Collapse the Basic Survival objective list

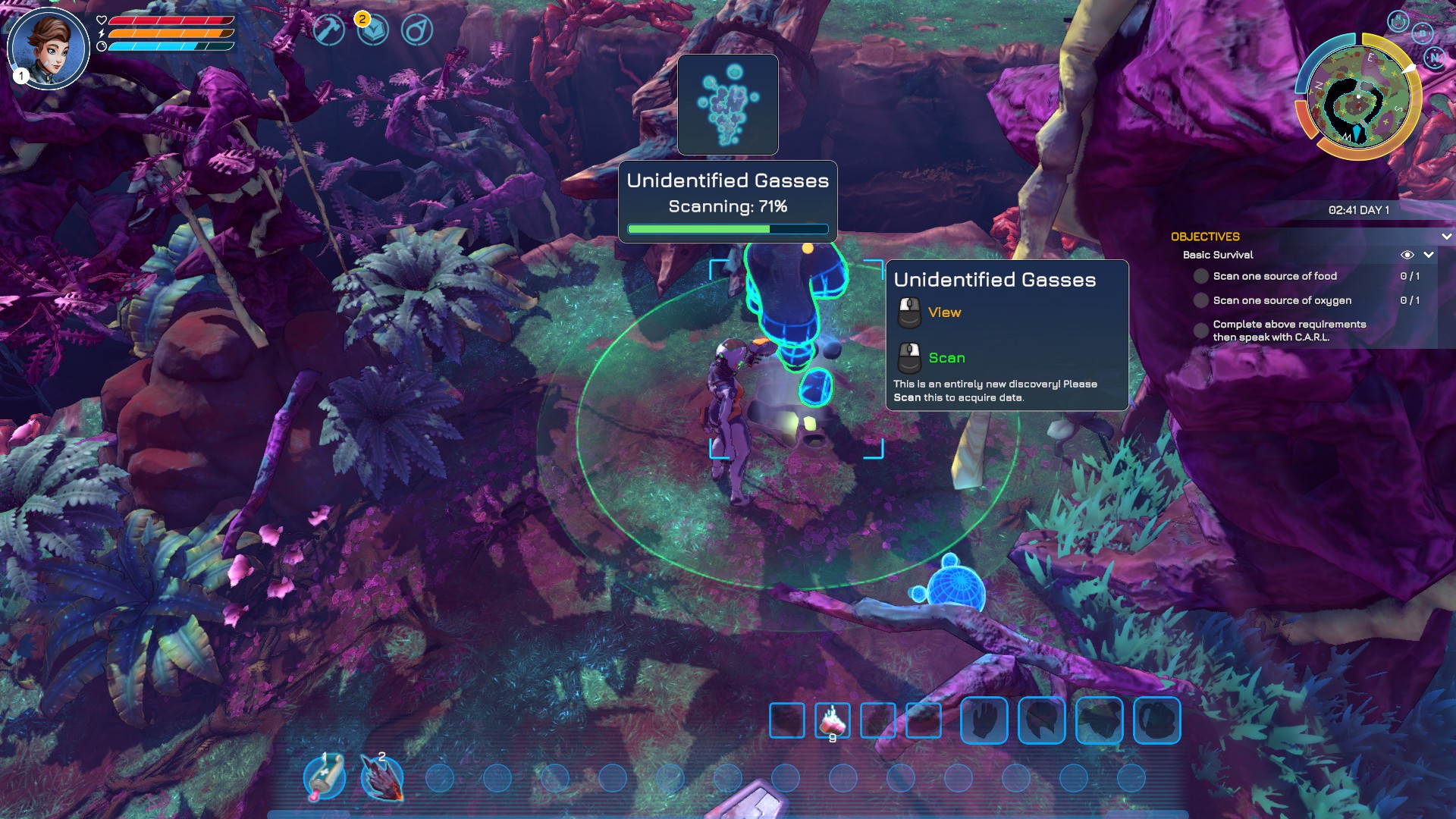click(x=1429, y=255)
